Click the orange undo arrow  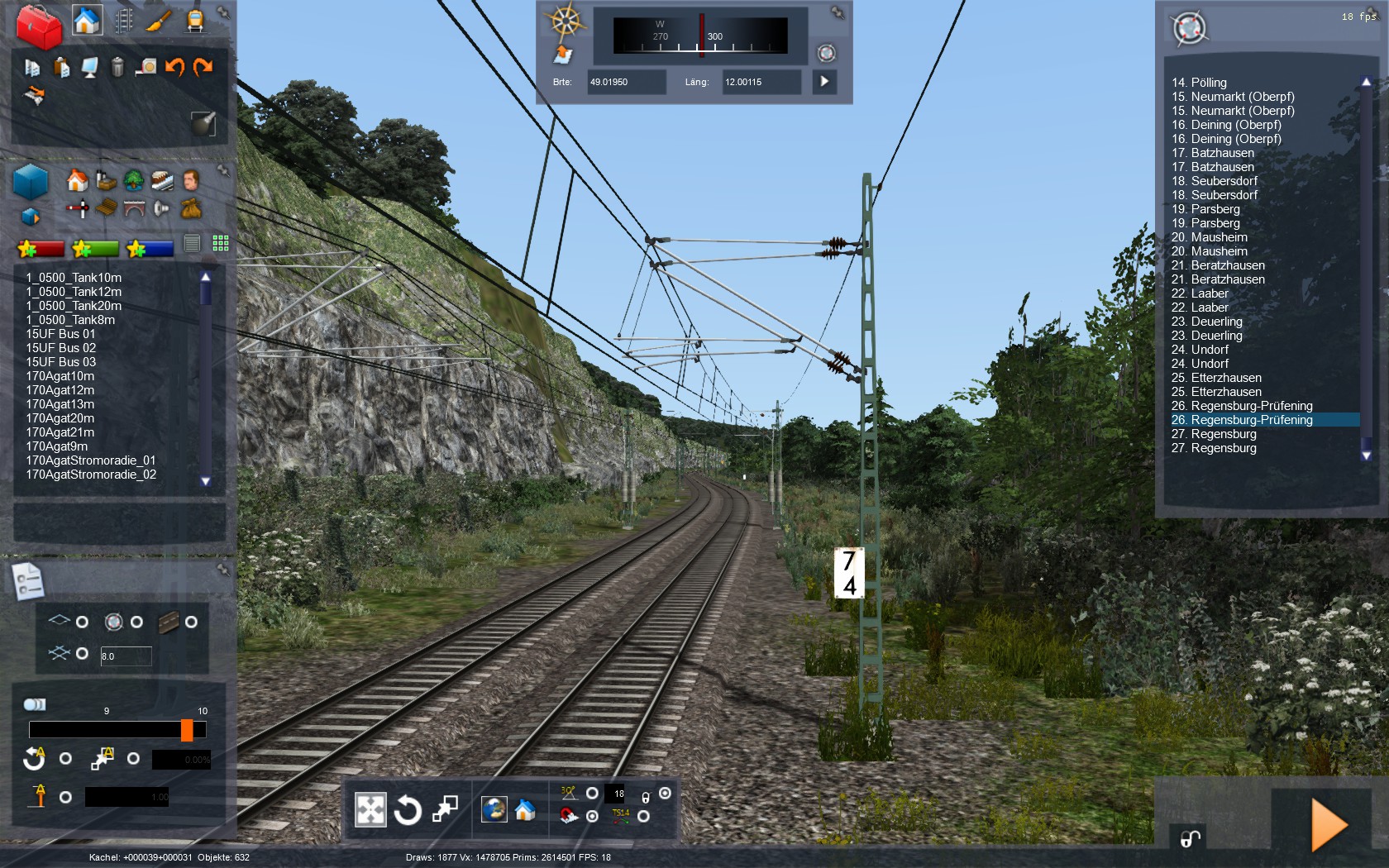[174, 67]
